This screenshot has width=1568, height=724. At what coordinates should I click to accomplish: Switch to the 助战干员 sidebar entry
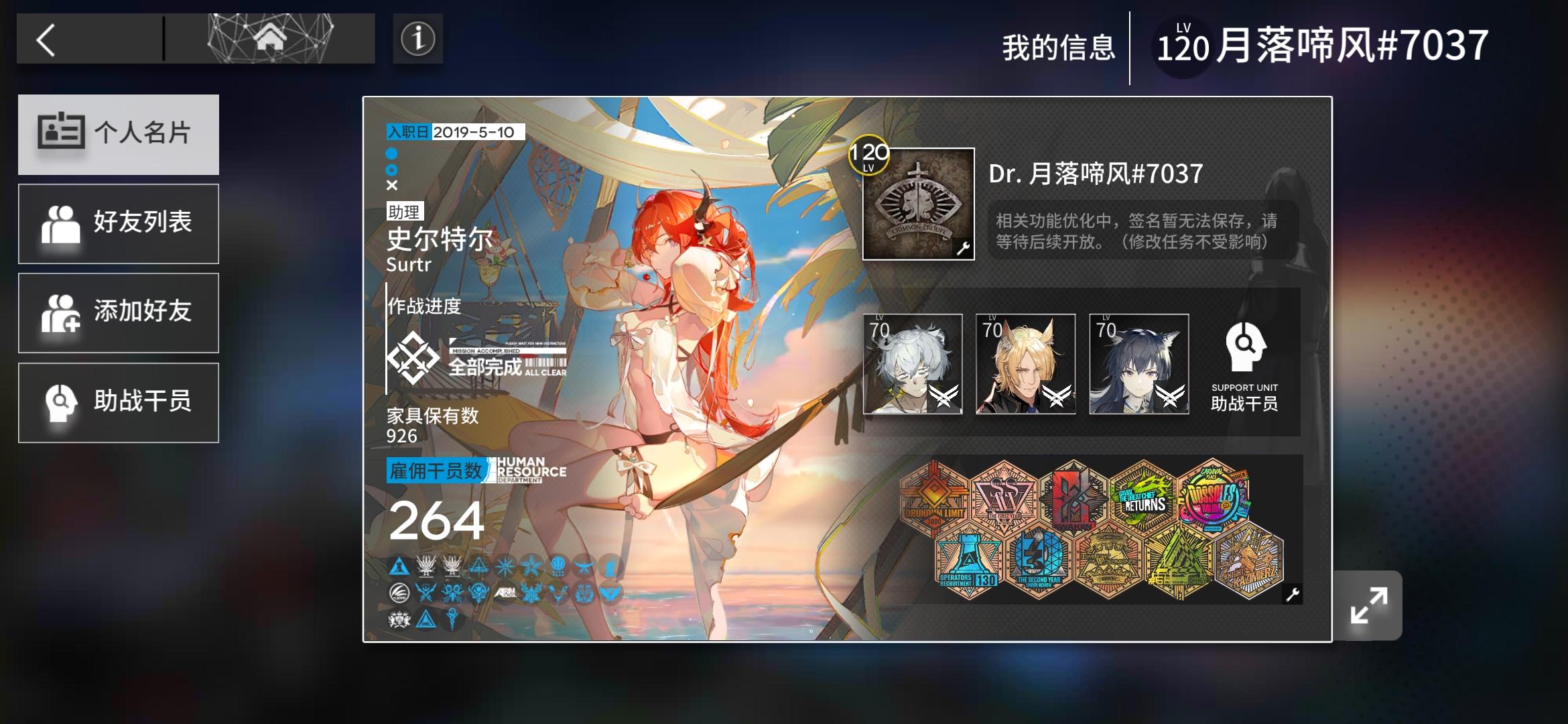click(118, 402)
